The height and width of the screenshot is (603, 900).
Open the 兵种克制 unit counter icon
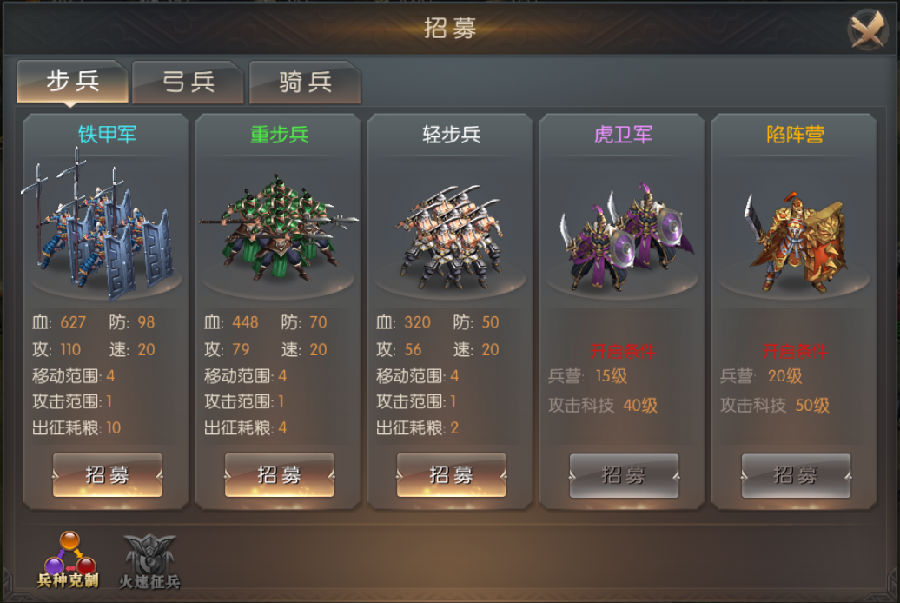point(67,559)
